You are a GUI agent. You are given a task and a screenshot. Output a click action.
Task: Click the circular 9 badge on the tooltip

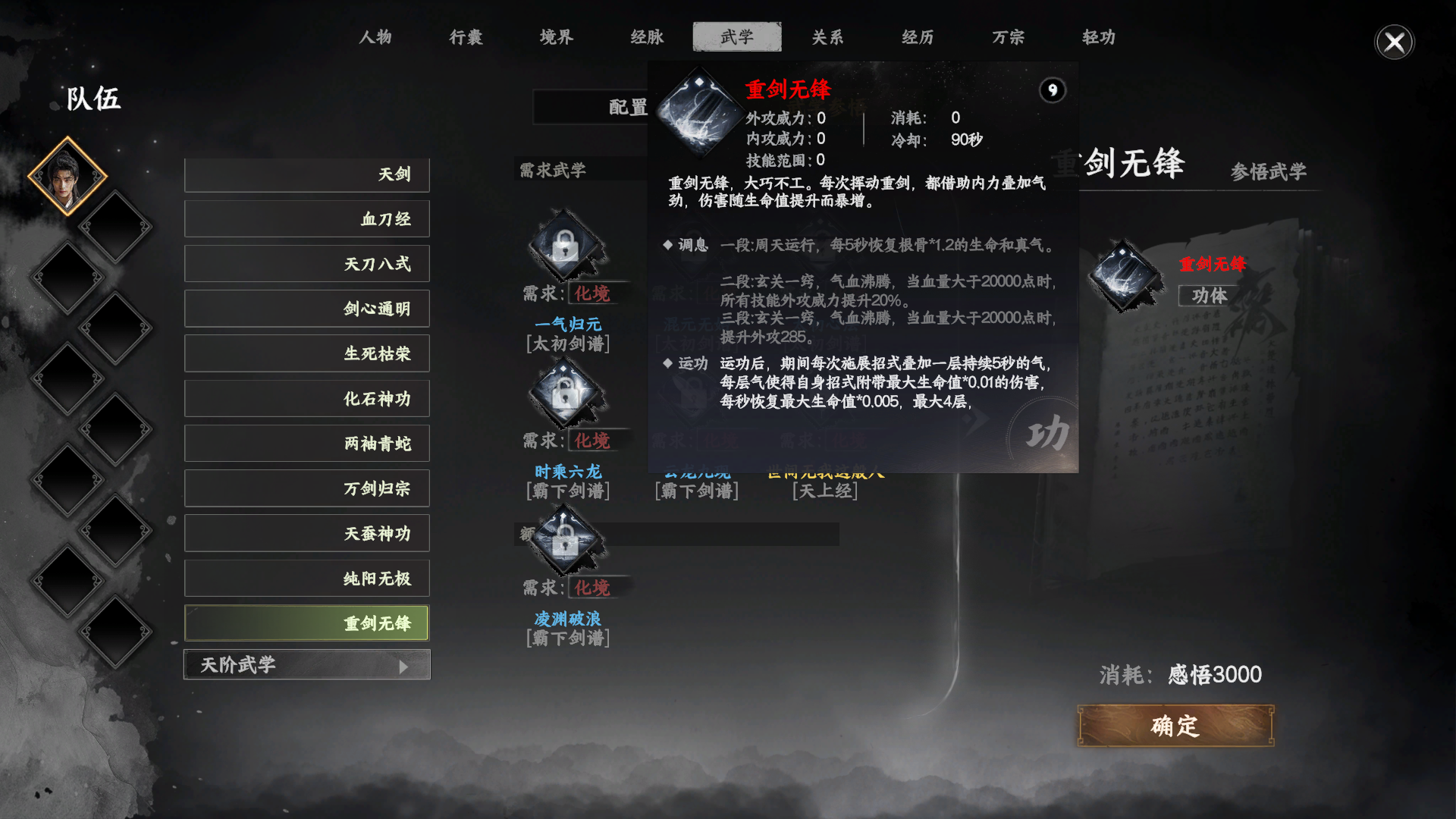[1052, 90]
